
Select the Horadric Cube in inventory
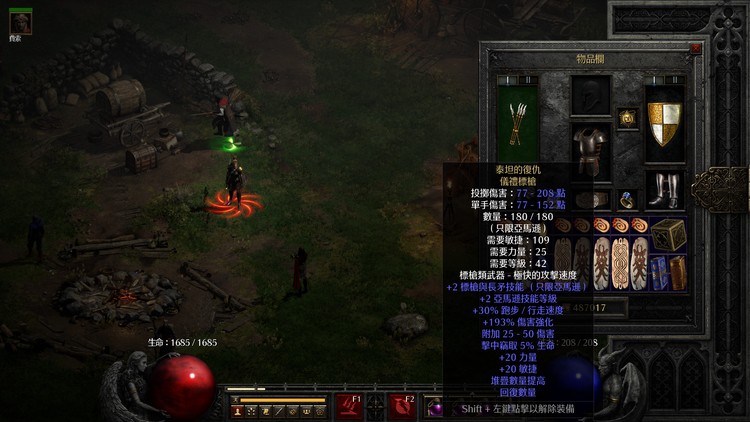[x=668, y=234]
